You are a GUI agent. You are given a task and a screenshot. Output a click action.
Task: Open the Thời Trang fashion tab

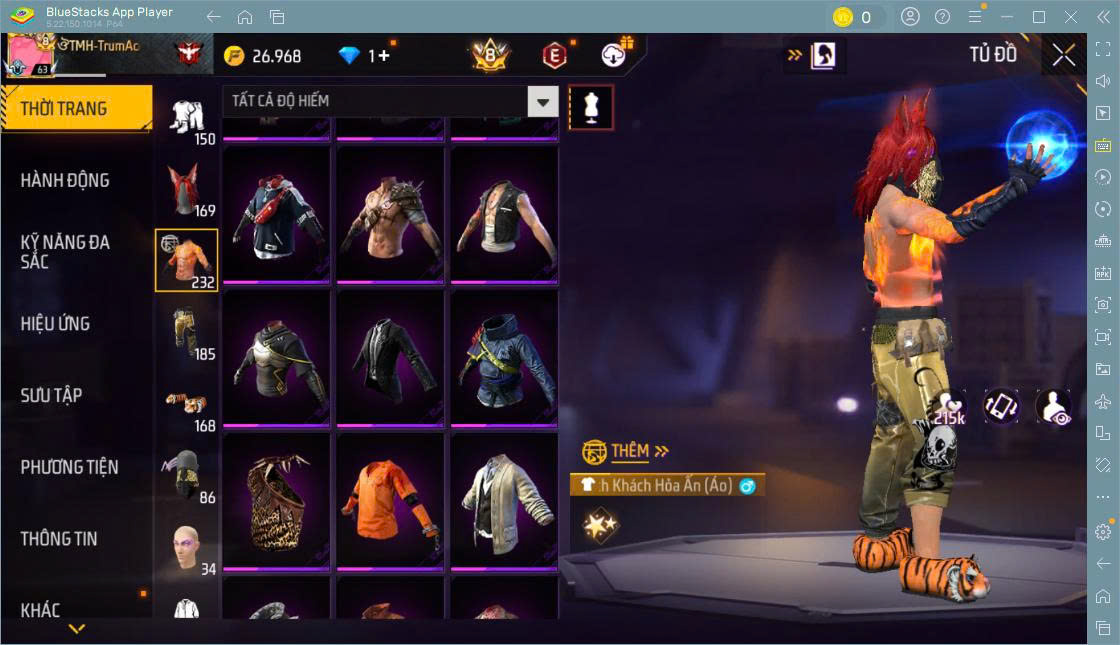point(76,109)
